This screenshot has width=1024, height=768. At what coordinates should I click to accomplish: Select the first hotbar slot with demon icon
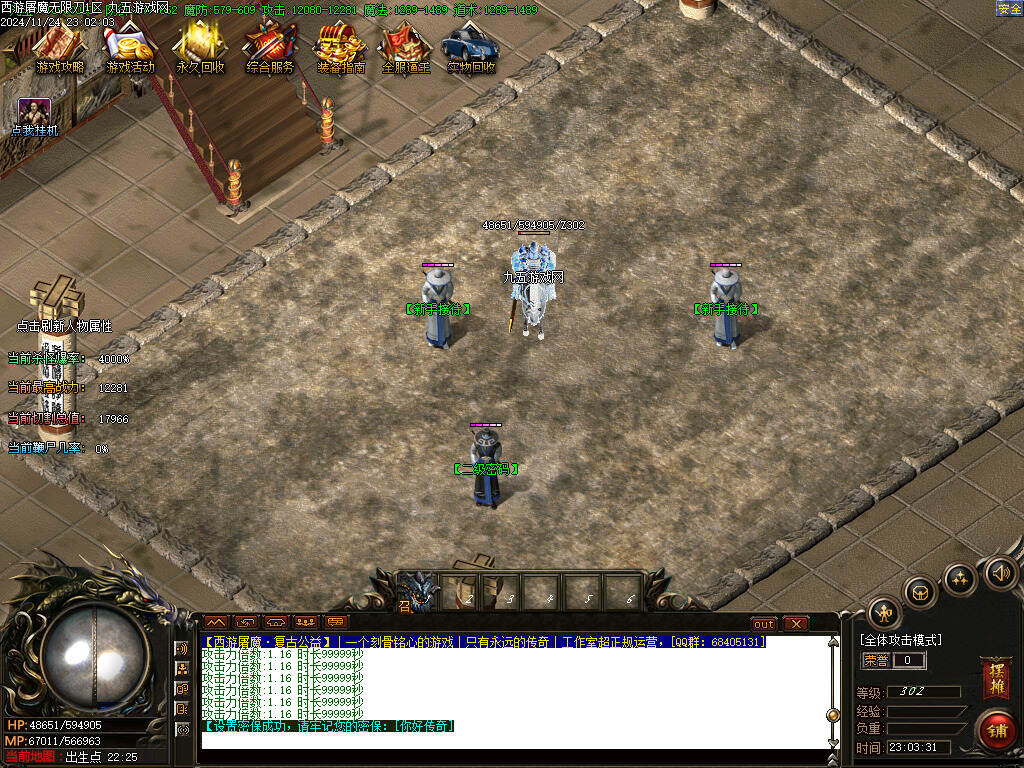click(419, 591)
